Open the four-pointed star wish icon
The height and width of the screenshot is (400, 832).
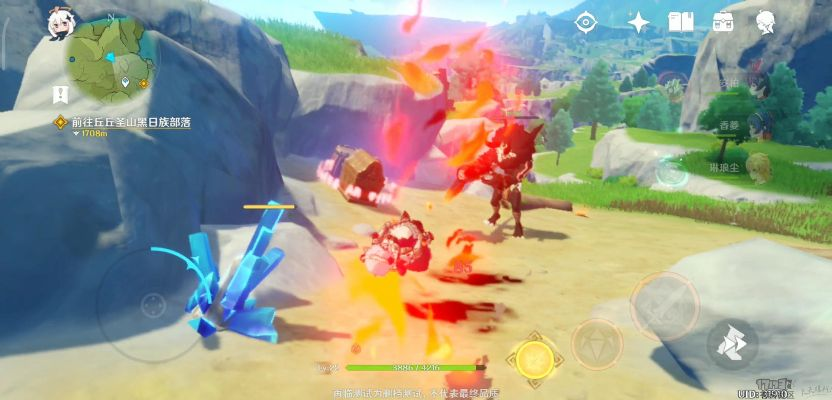click(x=638, y=21)
